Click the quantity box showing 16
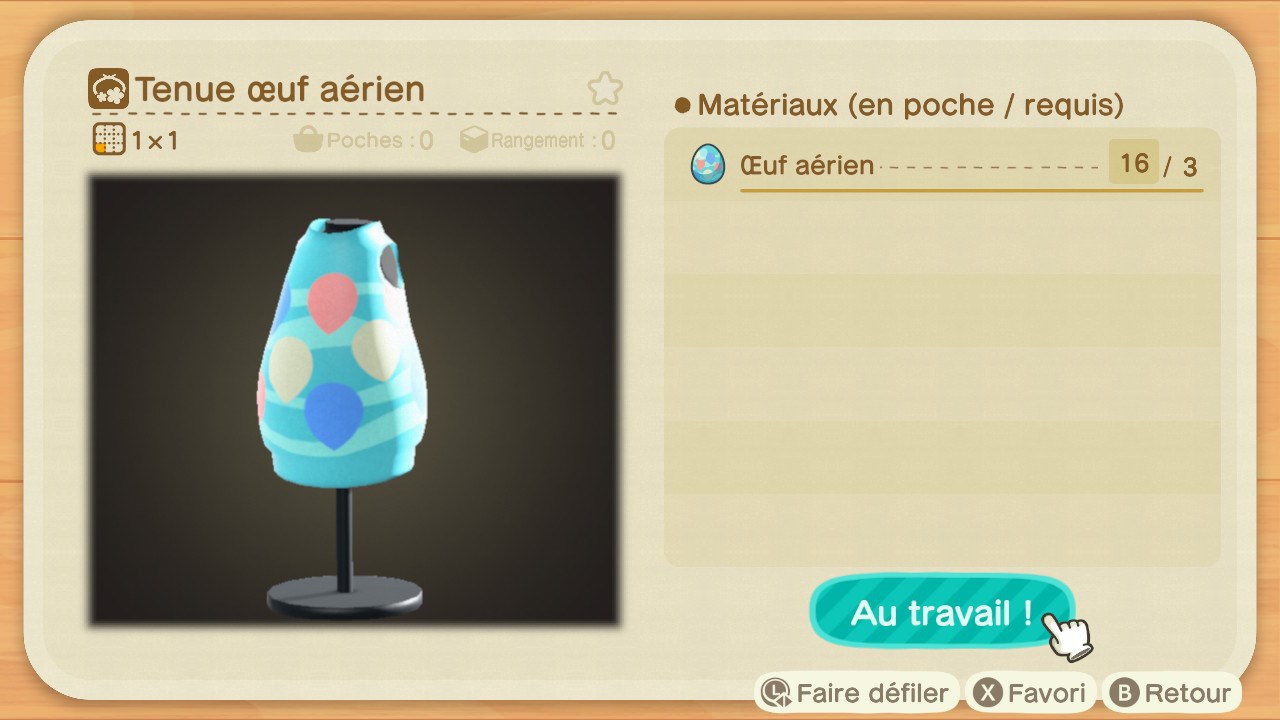 1134,162
